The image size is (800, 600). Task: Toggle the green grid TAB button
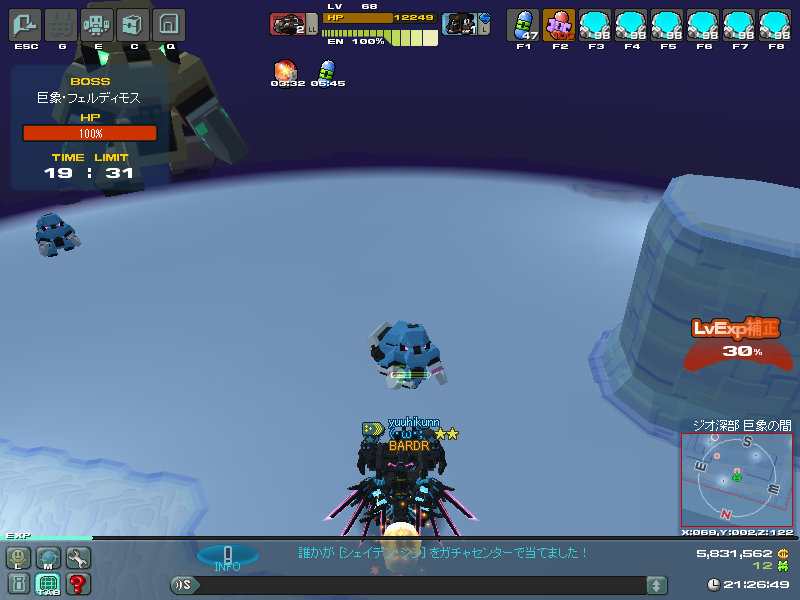click(x=48, y=584)
